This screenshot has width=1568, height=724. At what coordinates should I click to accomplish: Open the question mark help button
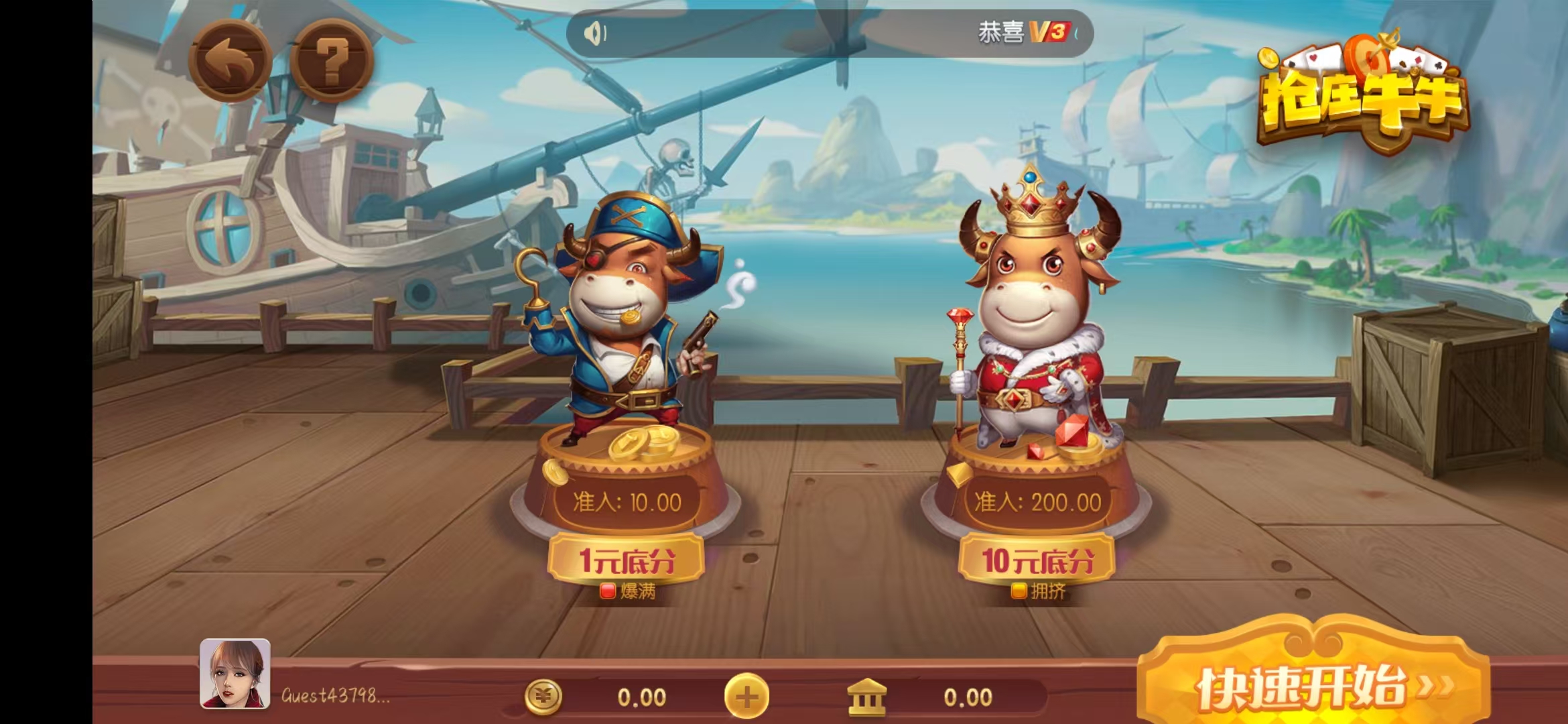[332, 62]
